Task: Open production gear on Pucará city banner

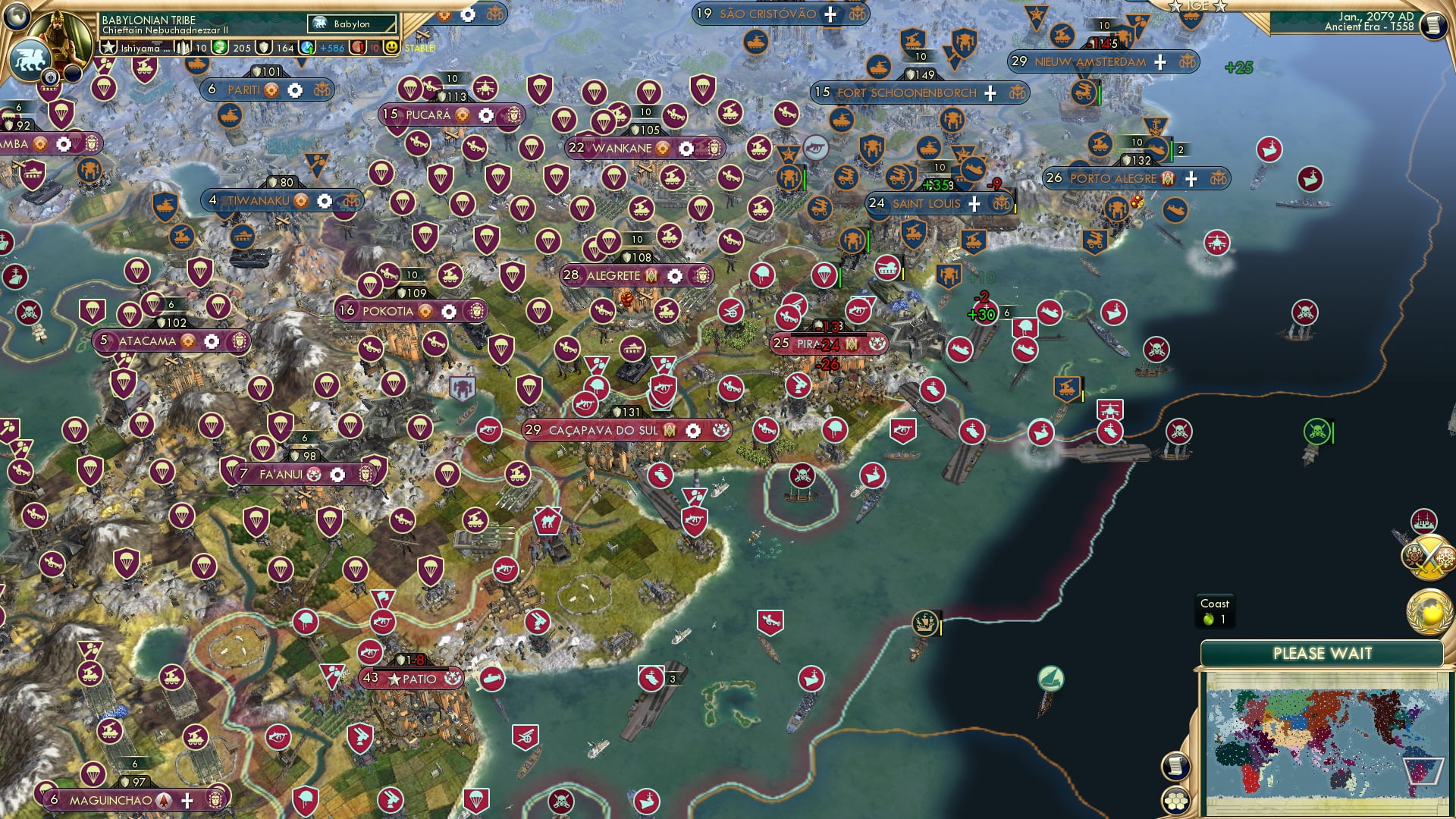Action: click(x=485, y=115)
